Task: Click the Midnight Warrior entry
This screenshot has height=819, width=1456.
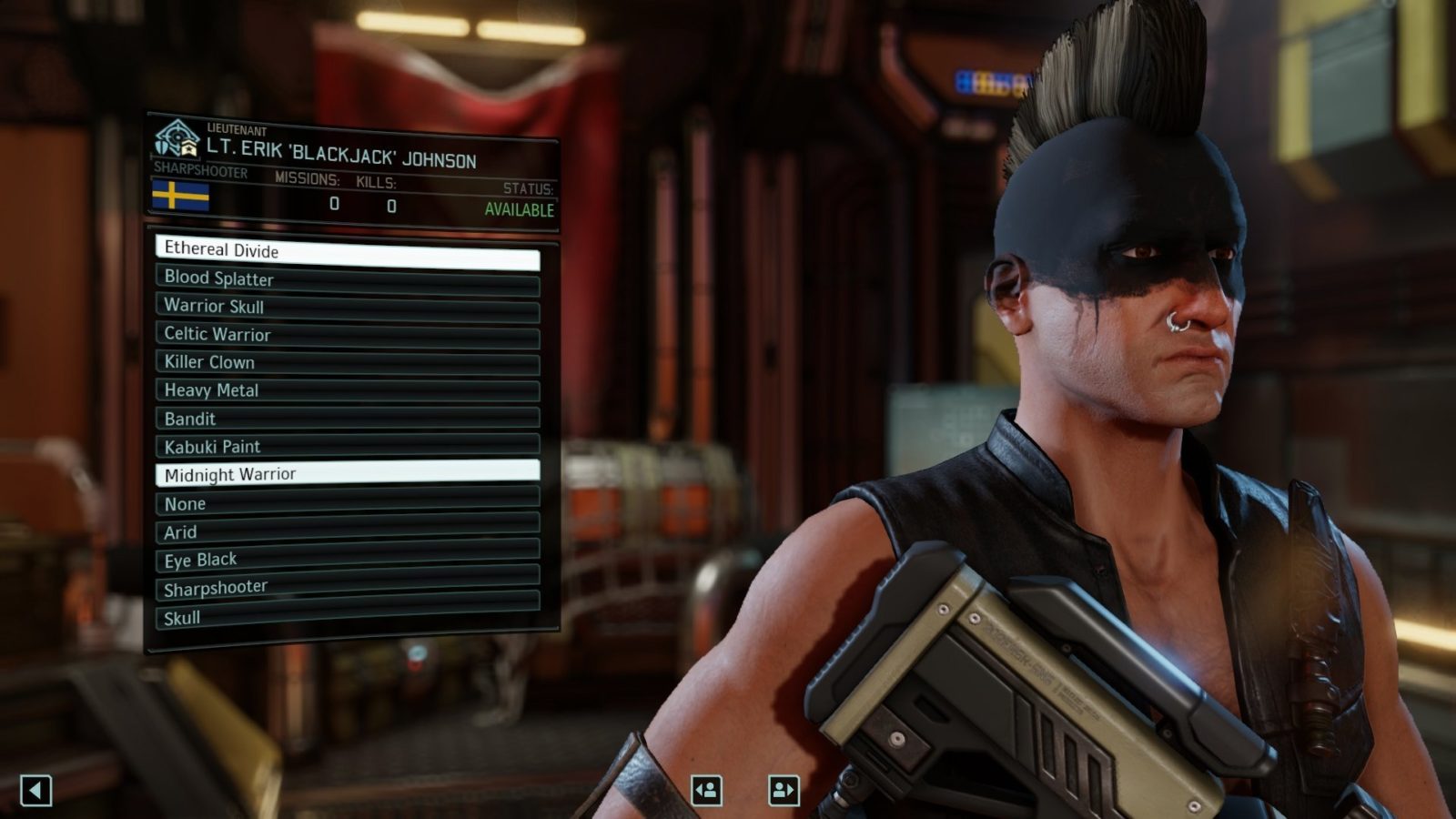Action: tap(347, 472)
